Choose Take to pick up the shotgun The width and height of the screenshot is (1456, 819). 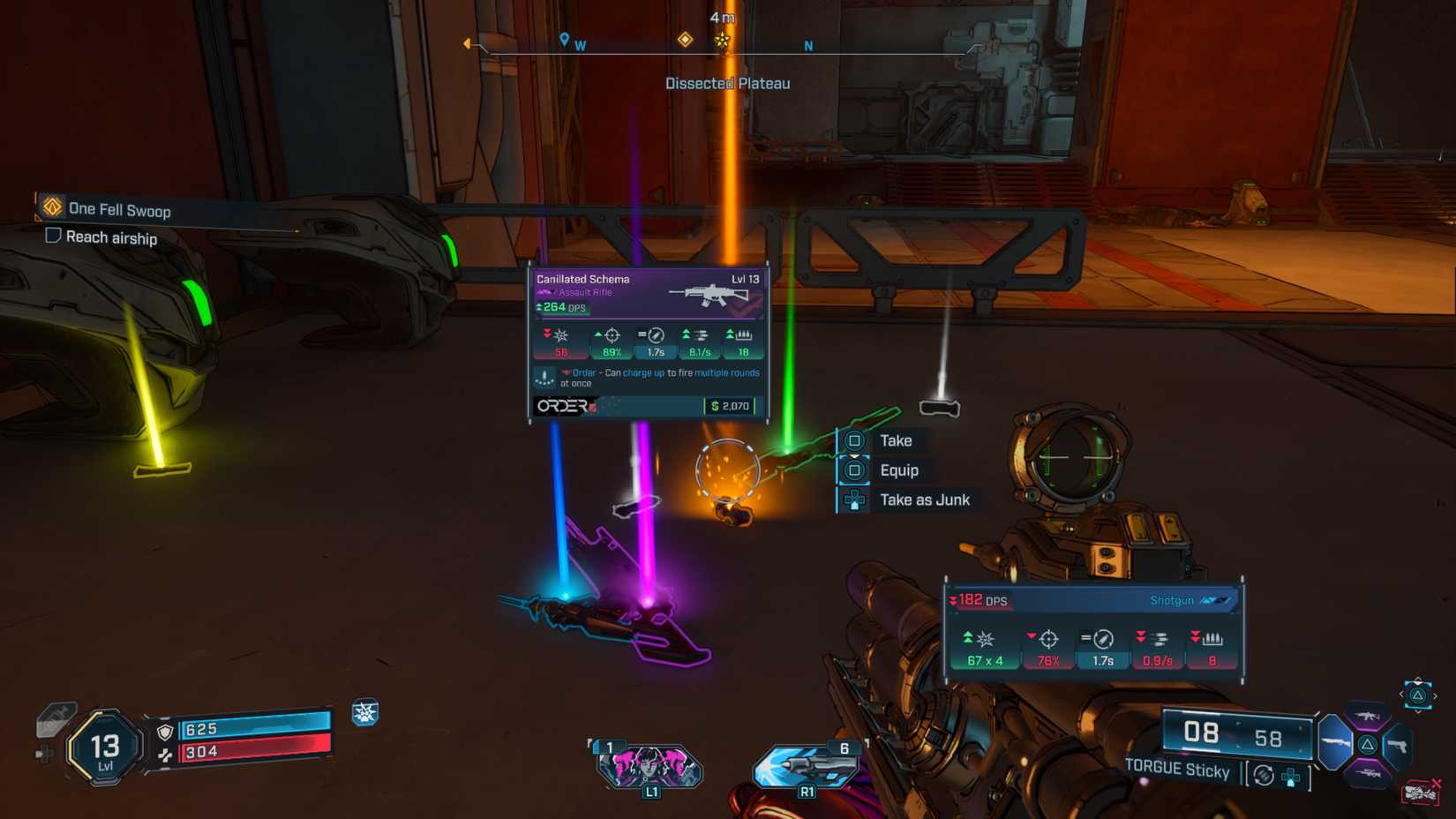(897, 440)
